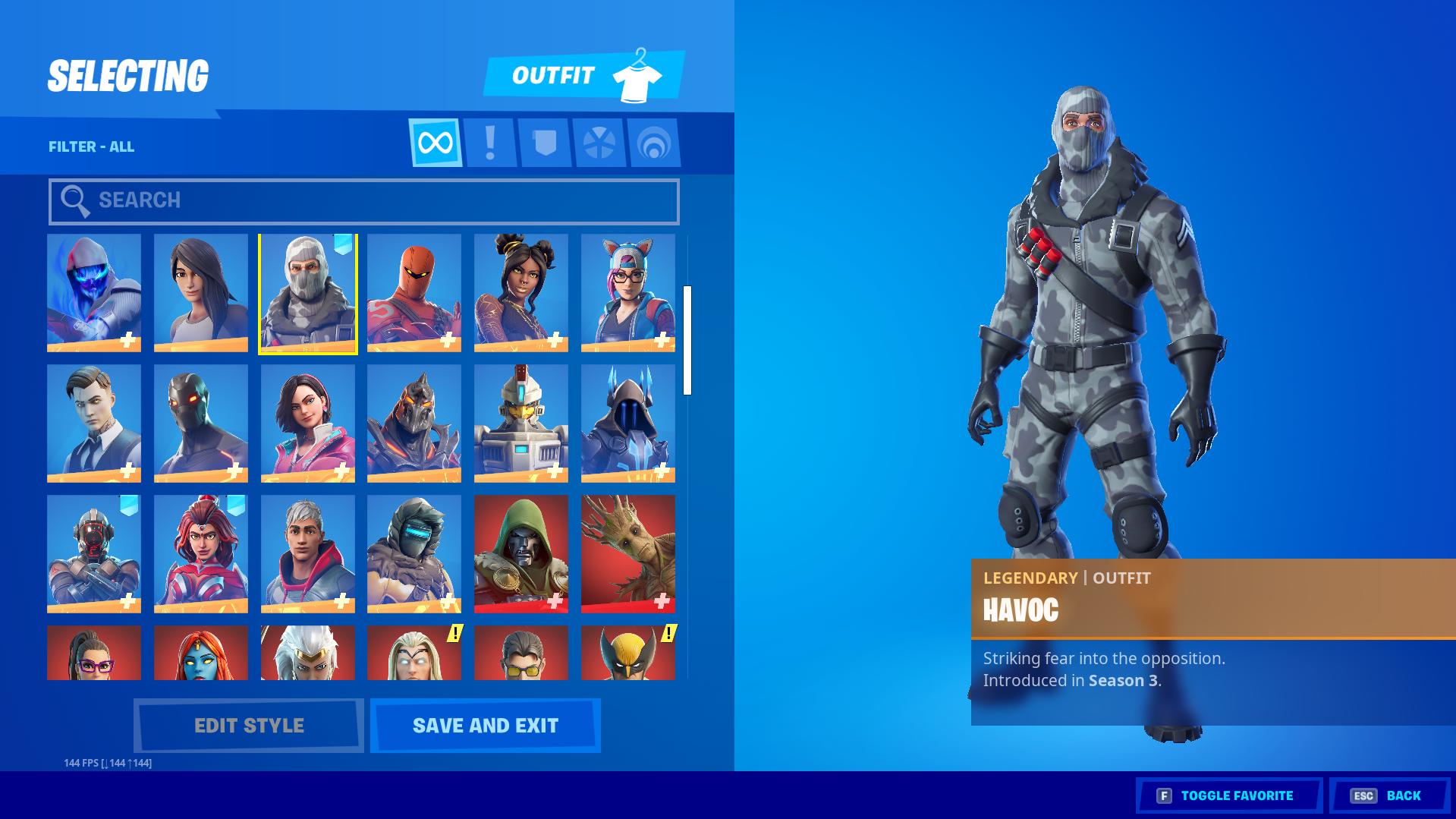The image size is (1456, 819).
Task: Select the circular segmented wheel filter tab
Action: (599, 143)
